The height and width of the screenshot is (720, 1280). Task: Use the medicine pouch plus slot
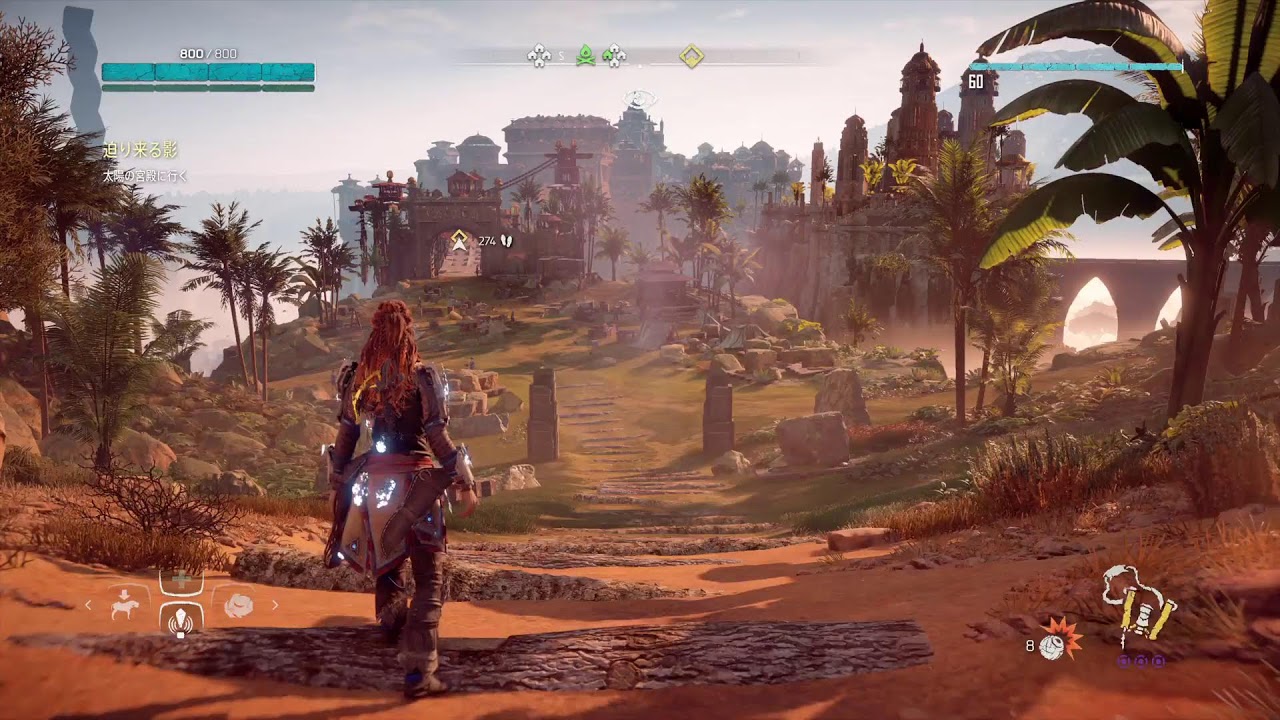(181, 580)
